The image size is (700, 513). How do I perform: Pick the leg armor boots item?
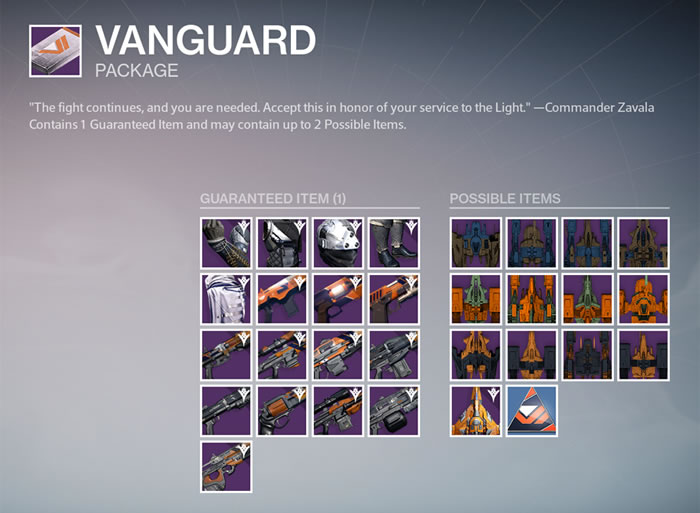tap(393, 243)
